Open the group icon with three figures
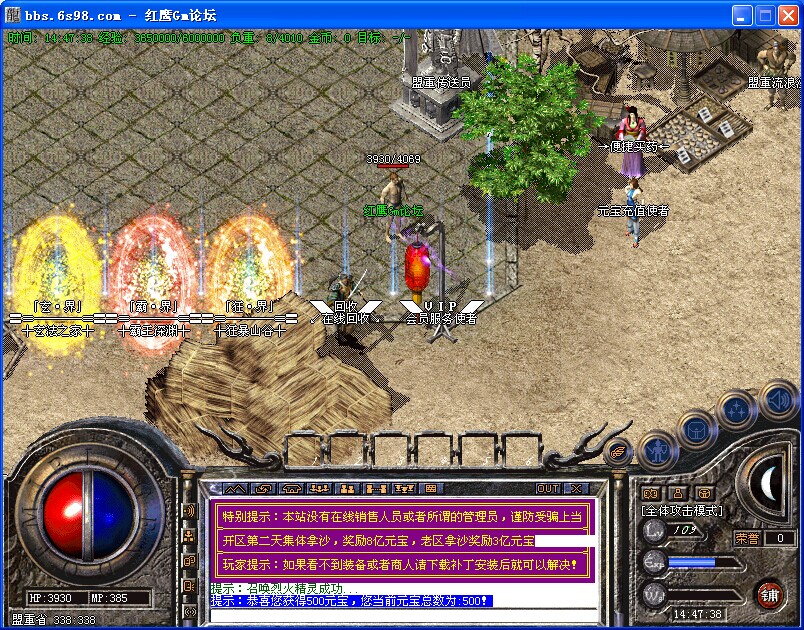The width and height of the screenshot is (804, 630). [320, 488]
